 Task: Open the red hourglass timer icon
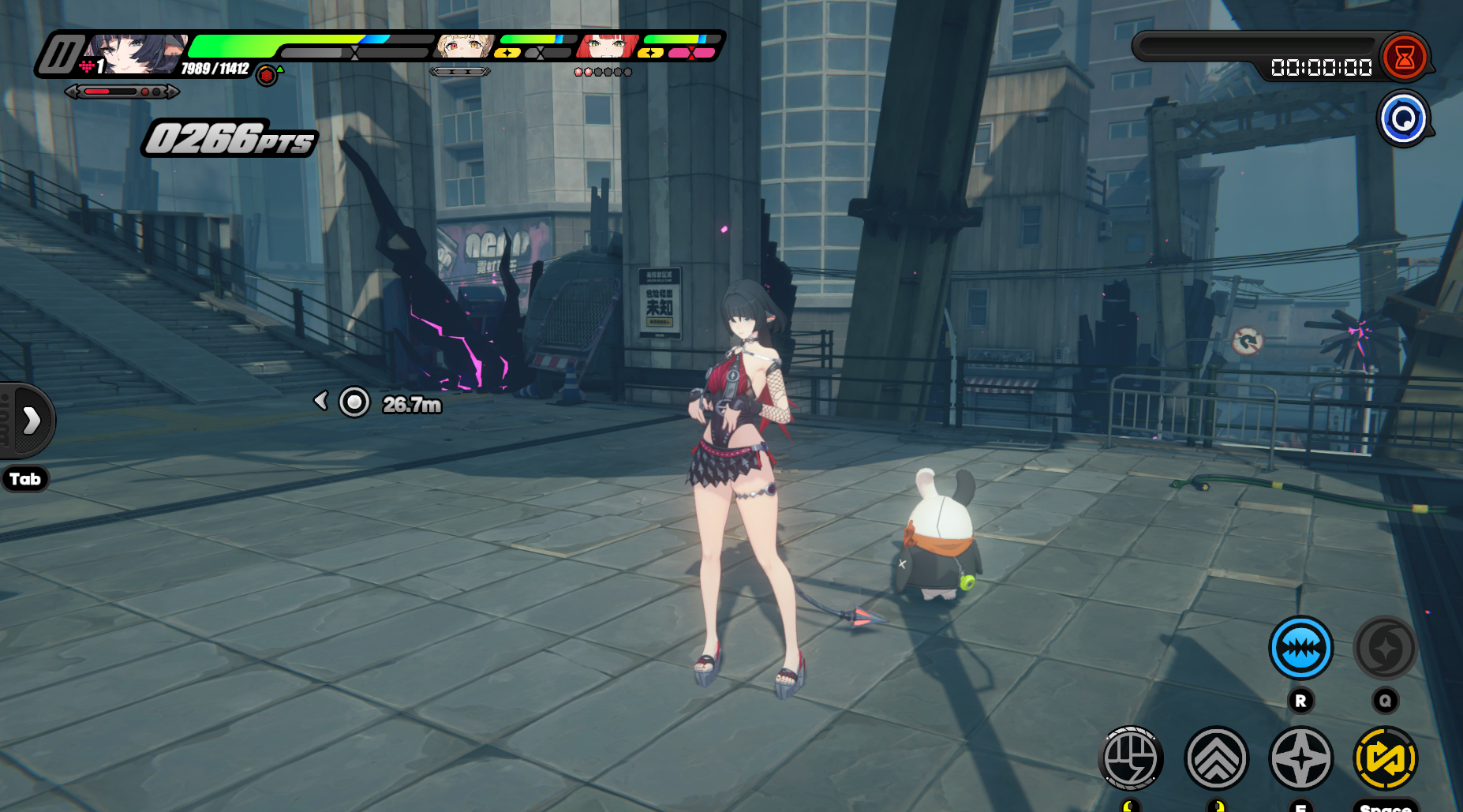pos(1404,57)
